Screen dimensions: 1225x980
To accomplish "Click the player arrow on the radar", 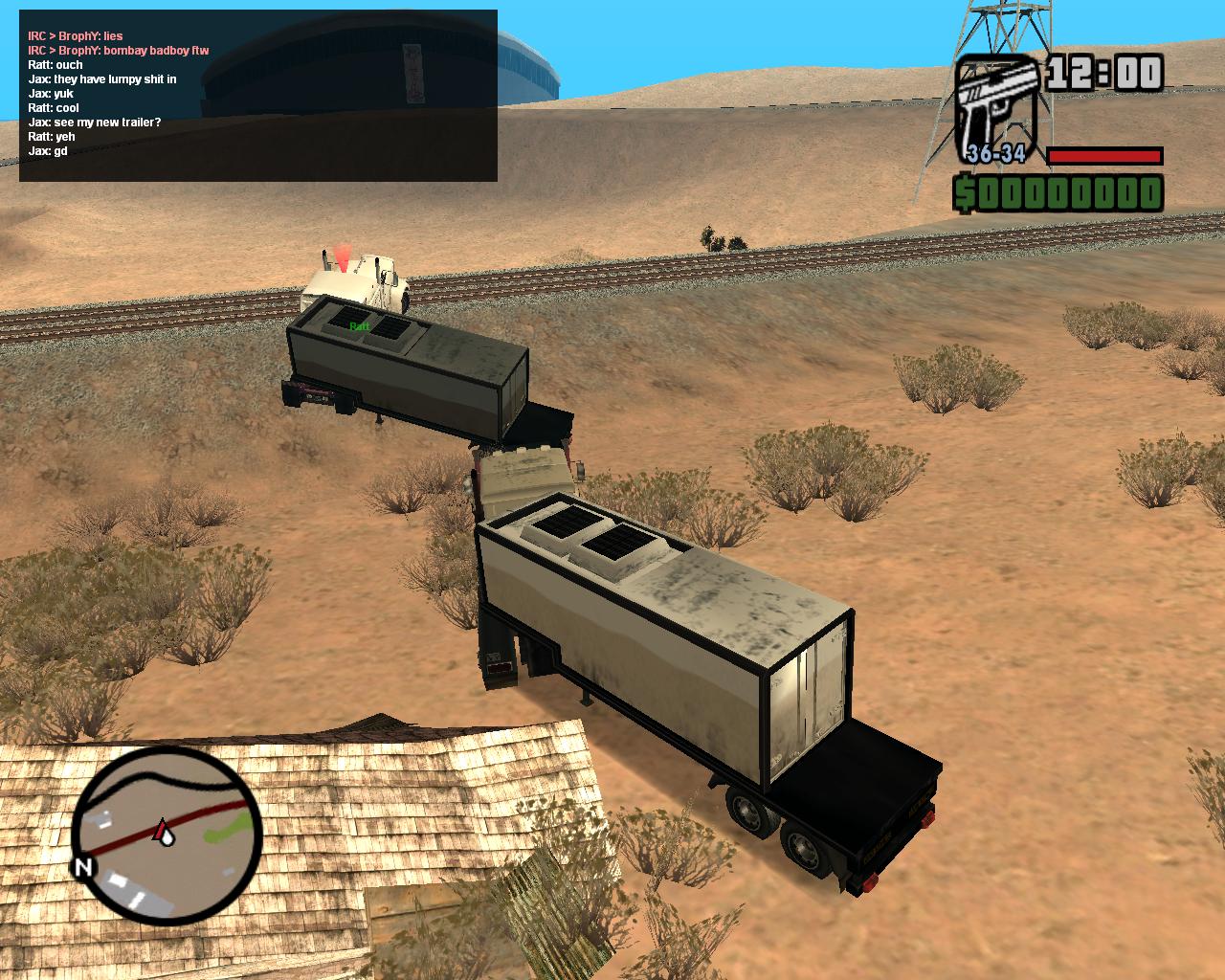I will 164,829.
